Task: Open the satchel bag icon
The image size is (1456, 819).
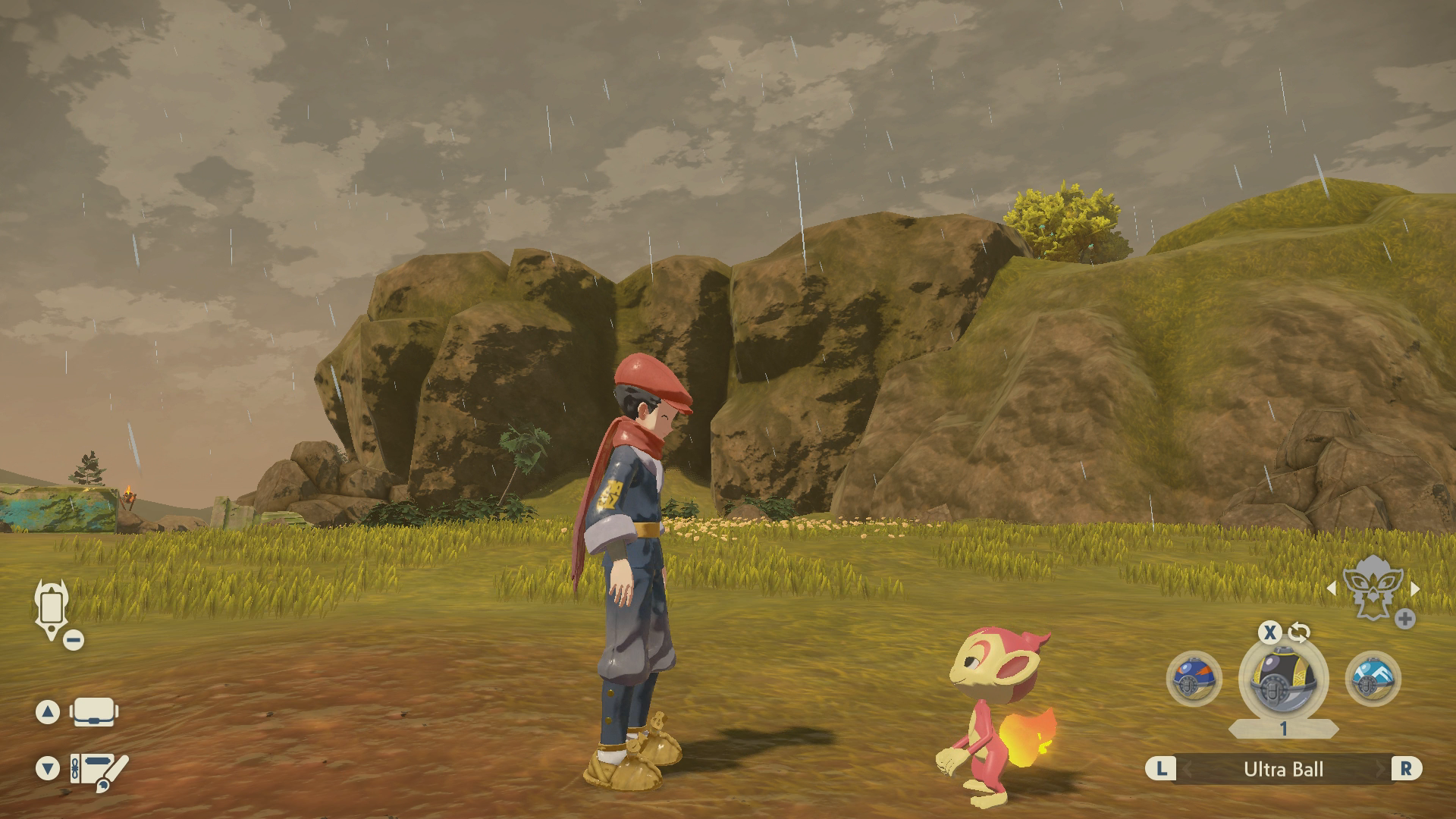Action: tap(93, 712)
